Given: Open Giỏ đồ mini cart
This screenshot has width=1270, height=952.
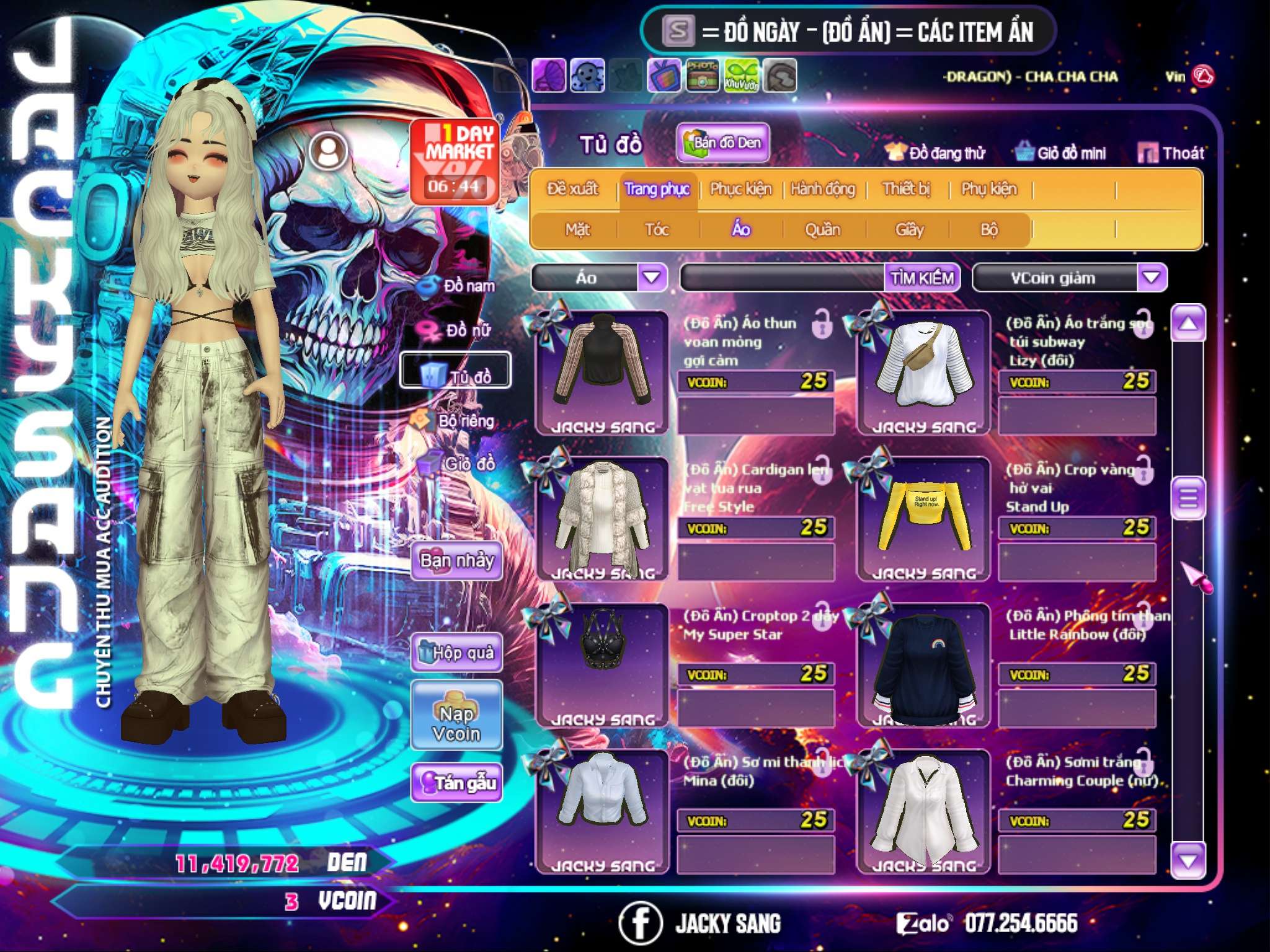Looking at the screenshot, I should pyautogui.click(x=1061, y=152).
